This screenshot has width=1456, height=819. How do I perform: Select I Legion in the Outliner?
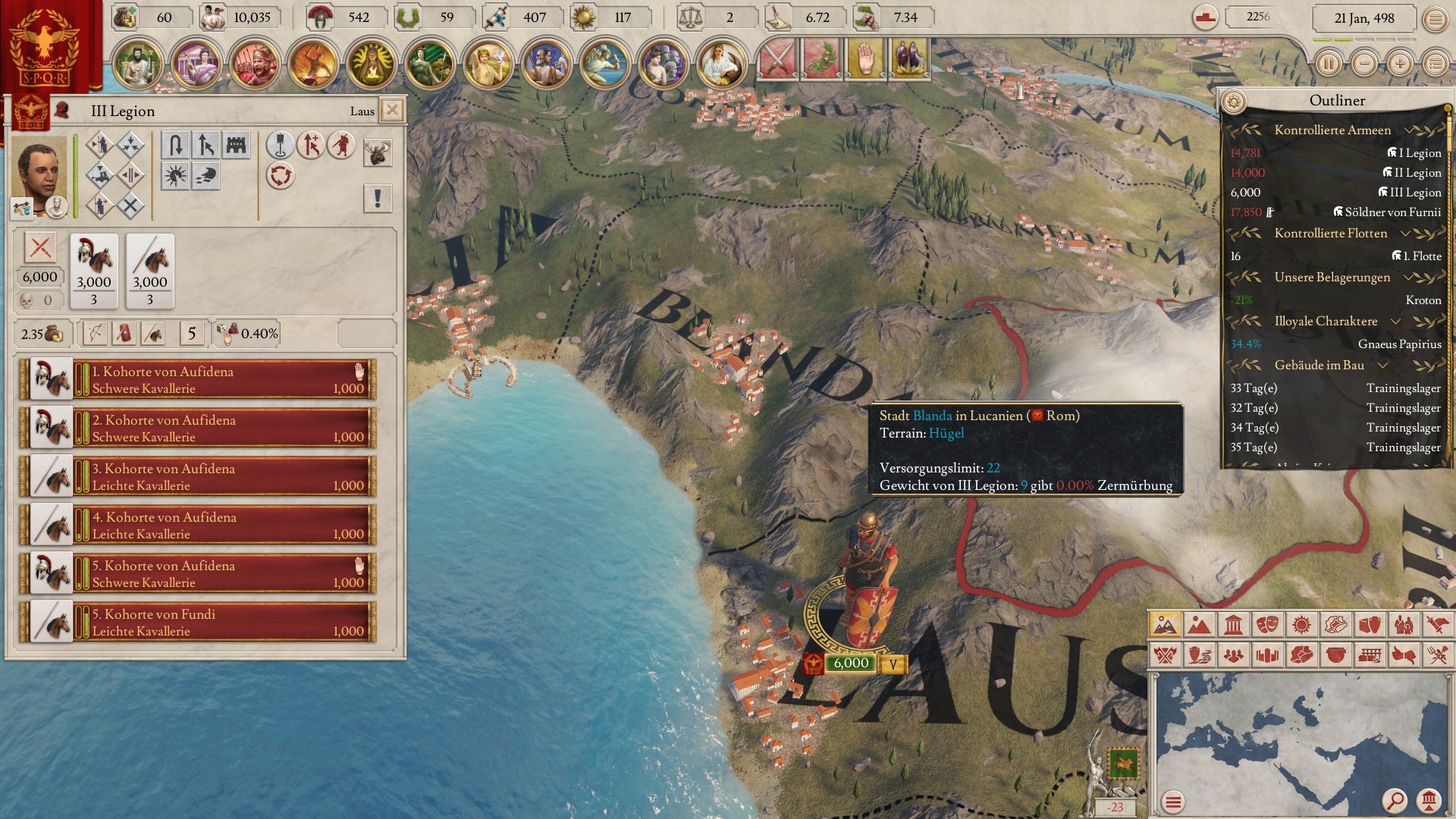(x=1419, y=153)
